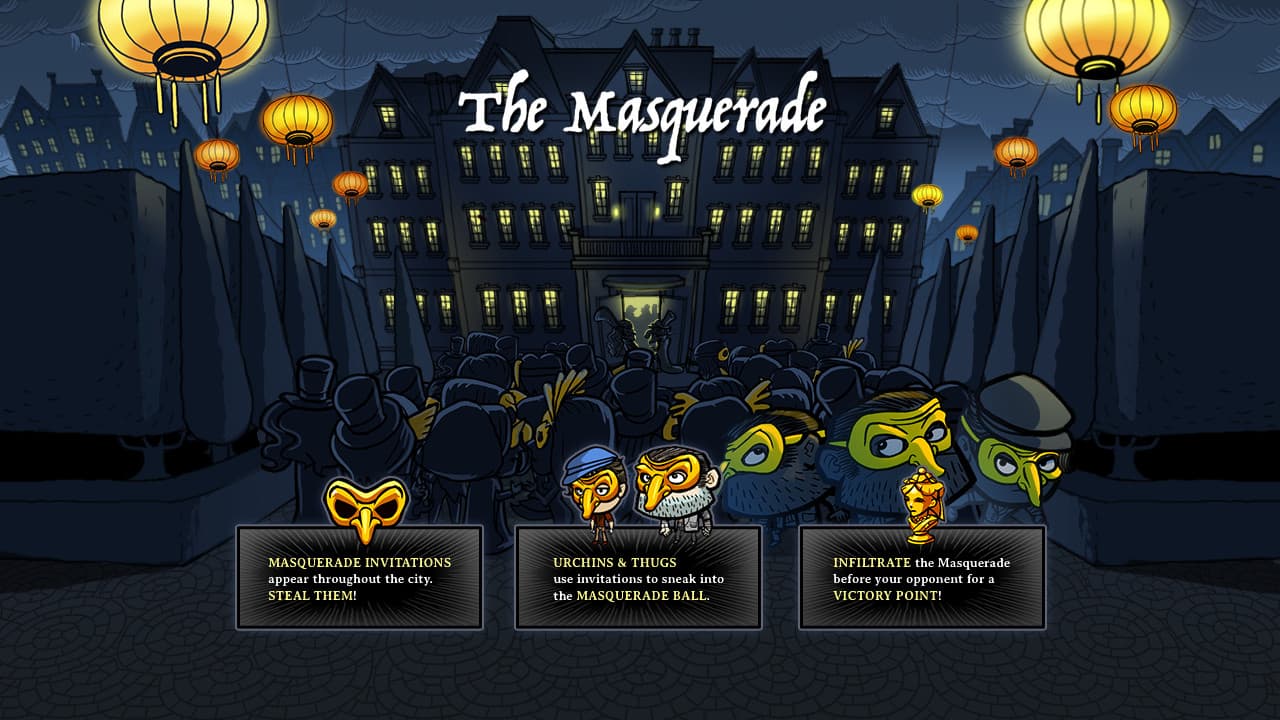Select the capped thug on far right
1280x720 pixels.
click(x=1024, y=455)
